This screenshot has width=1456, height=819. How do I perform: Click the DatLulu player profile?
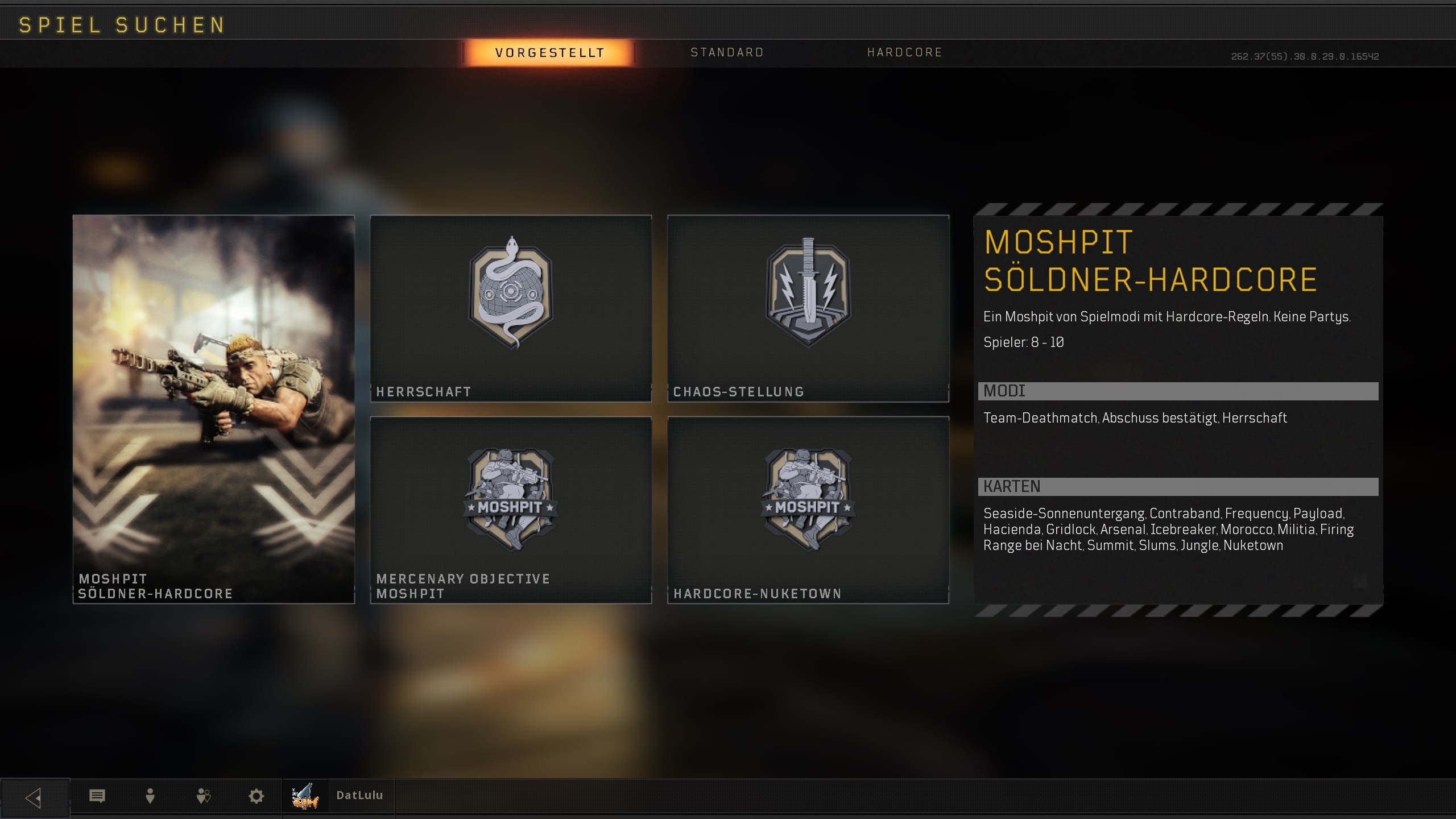(339, 796)
